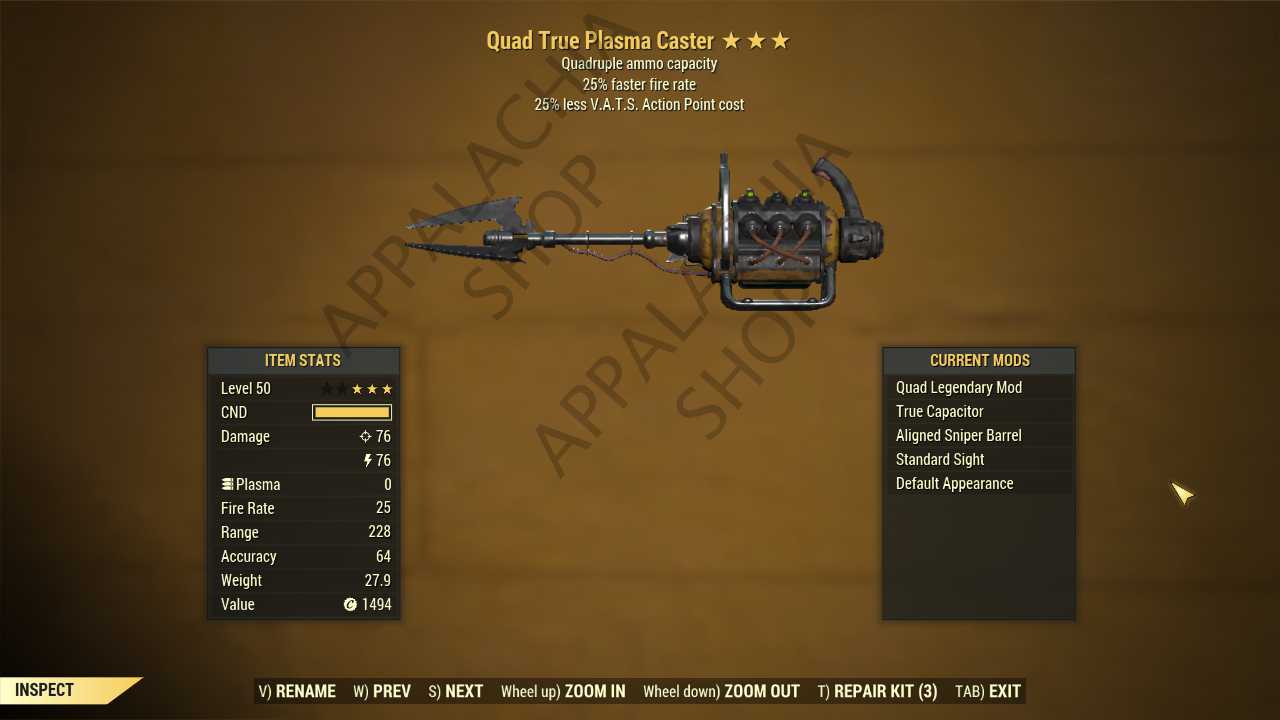Exit the inspect screen
Screen dimensions: 1280x720
988,691
